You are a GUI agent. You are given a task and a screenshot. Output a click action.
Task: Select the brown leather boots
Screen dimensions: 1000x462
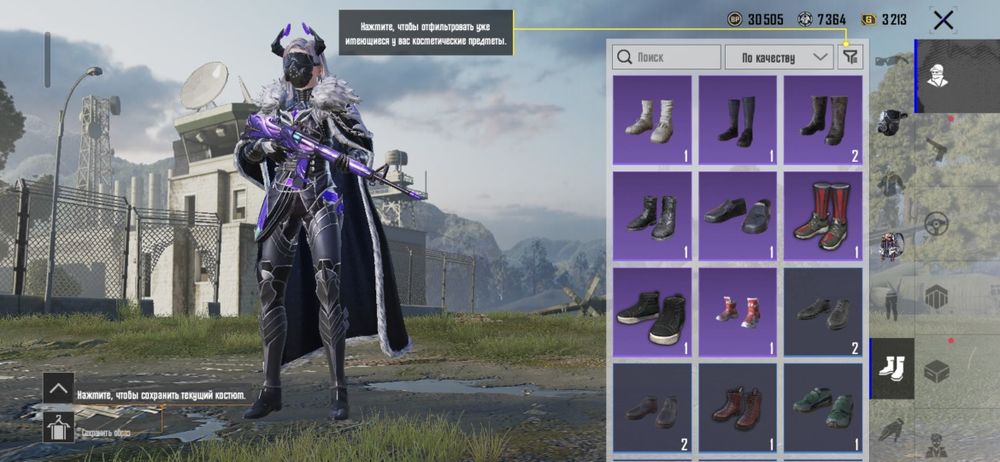pos(737,408)
